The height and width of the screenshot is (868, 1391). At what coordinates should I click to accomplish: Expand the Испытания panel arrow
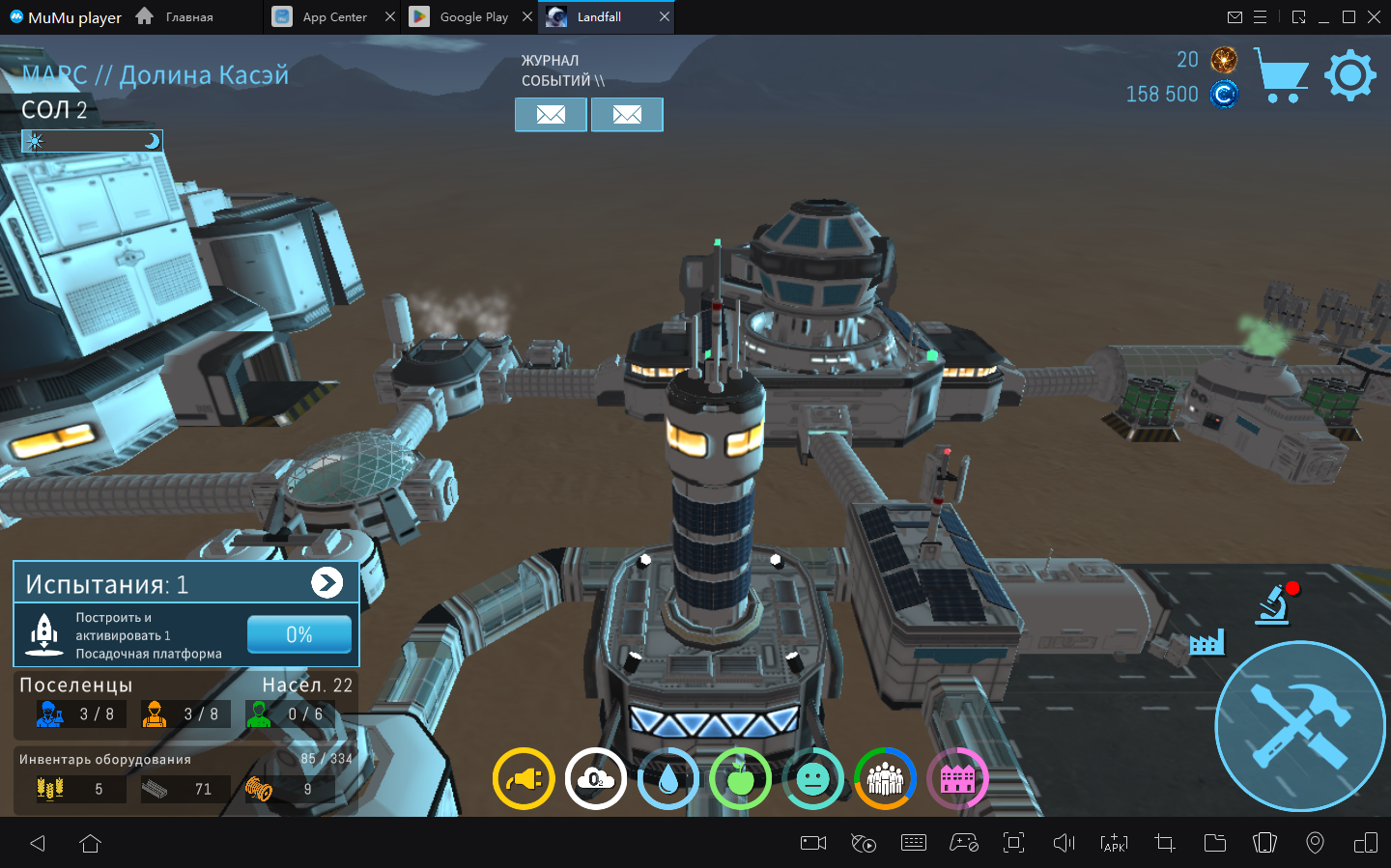coord(326,582)
